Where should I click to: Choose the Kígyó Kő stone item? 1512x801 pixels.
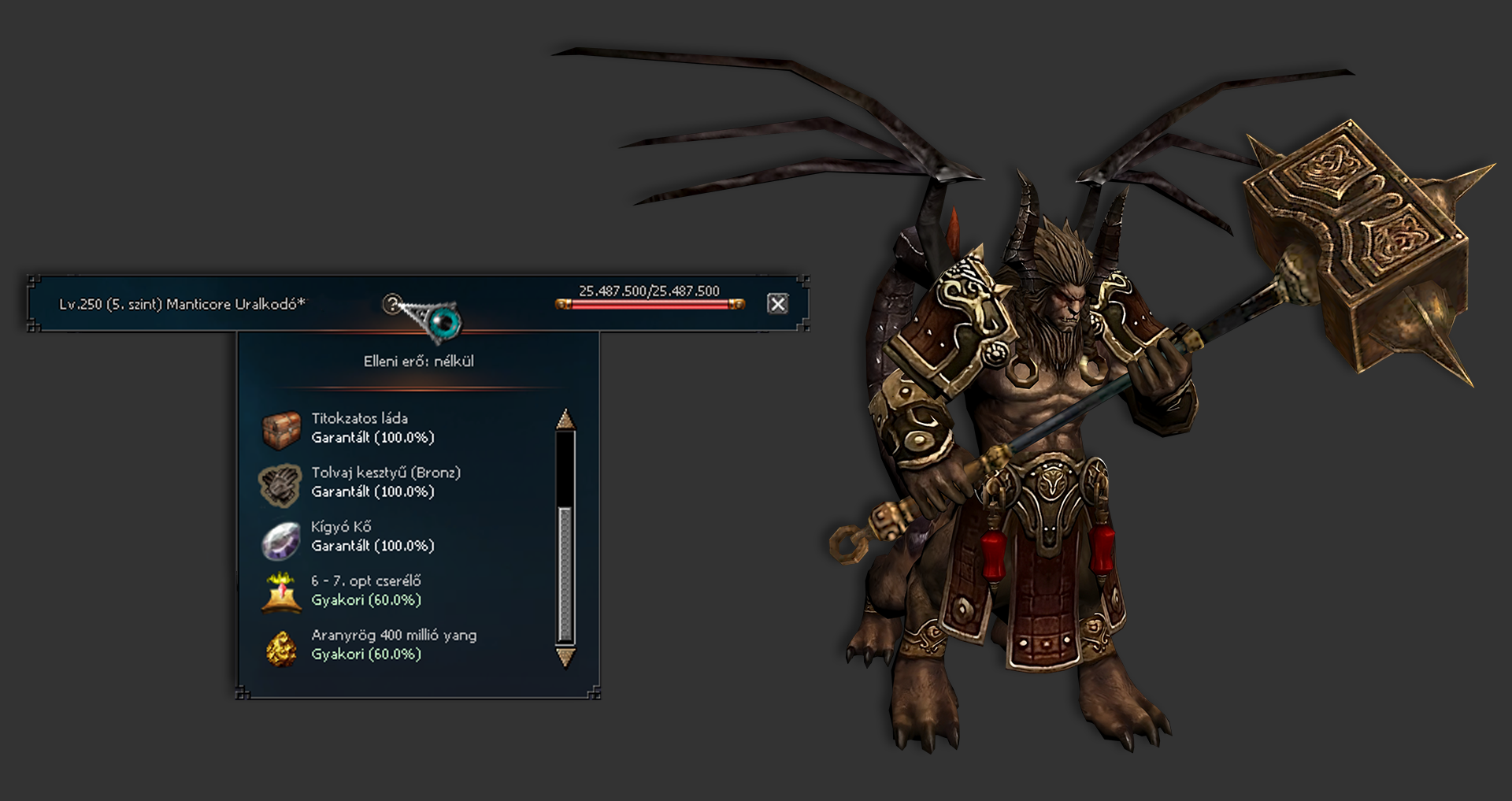pyautogui.click(x=280, y=539)
